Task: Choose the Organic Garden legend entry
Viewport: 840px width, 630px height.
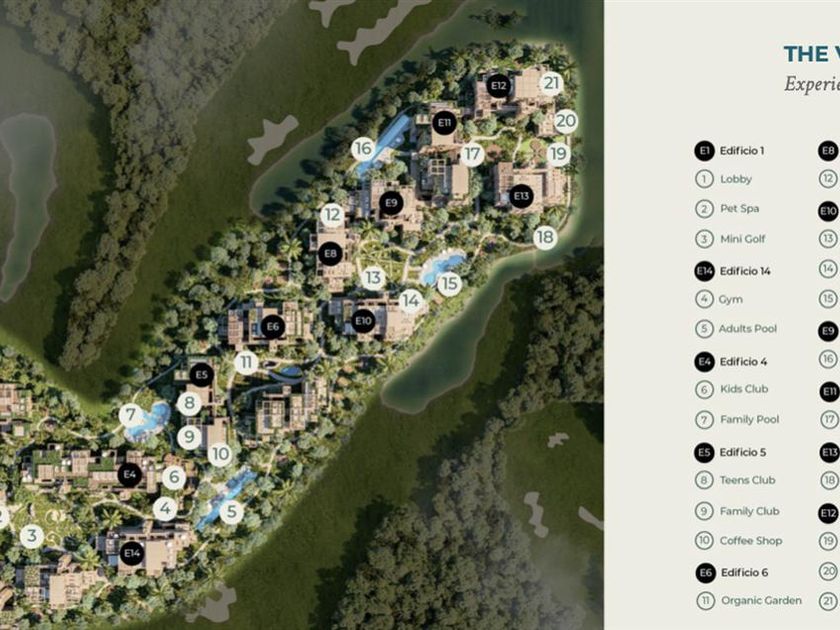Action: (760, 600)
